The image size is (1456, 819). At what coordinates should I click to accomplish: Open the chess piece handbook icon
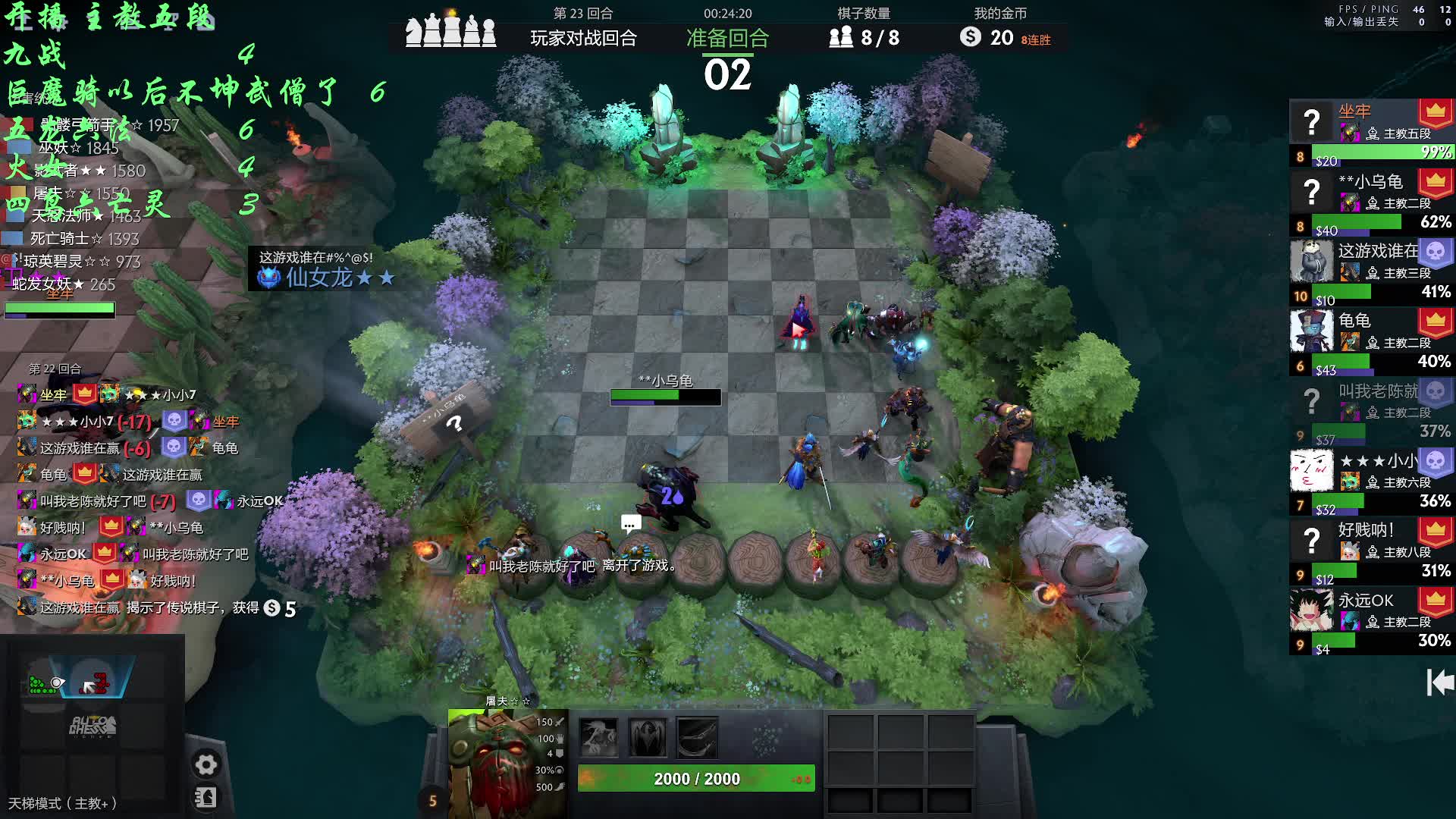click(x=206, y=798)
